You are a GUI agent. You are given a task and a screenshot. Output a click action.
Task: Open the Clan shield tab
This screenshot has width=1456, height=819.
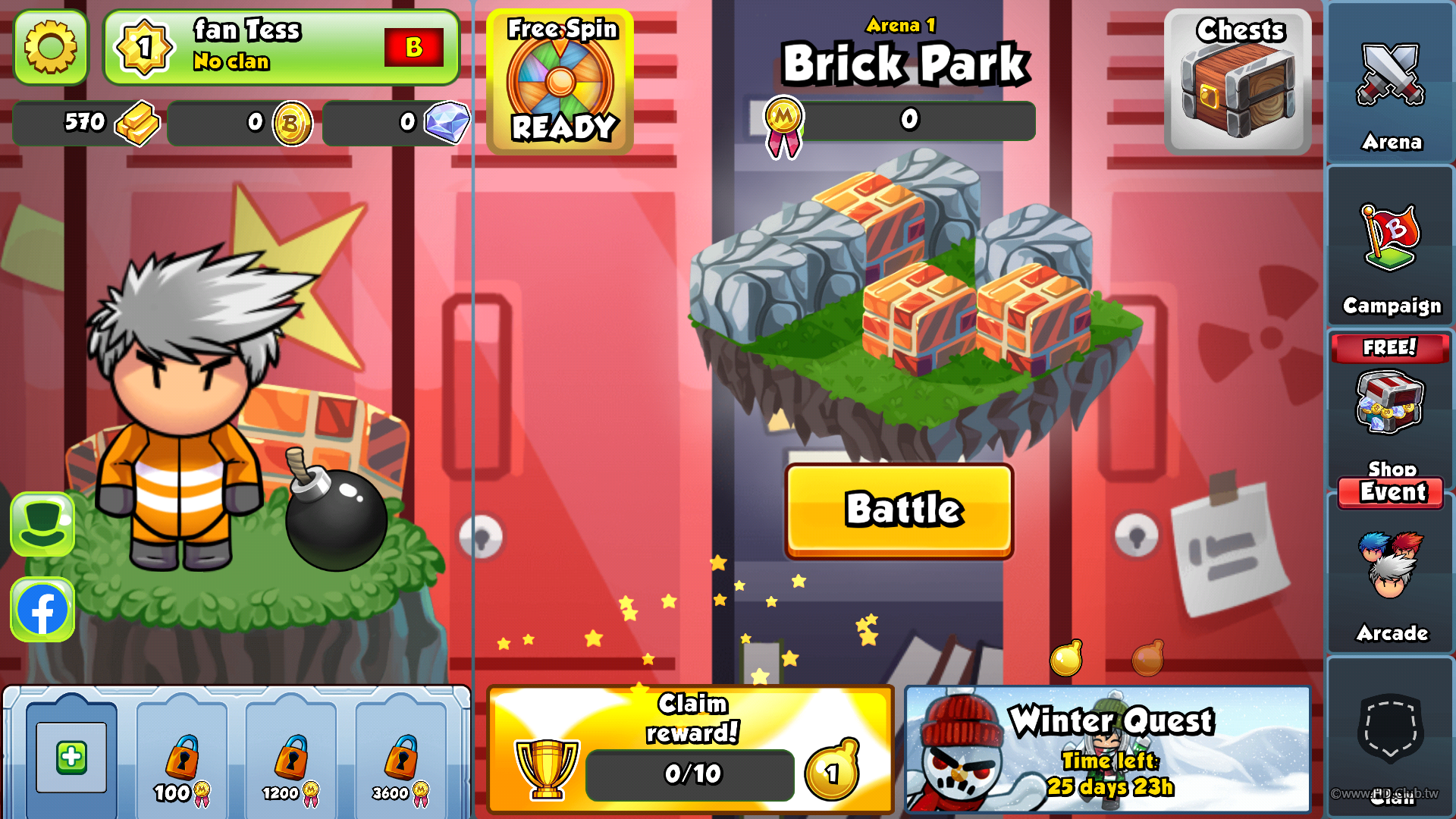[x=1391, y=736]
